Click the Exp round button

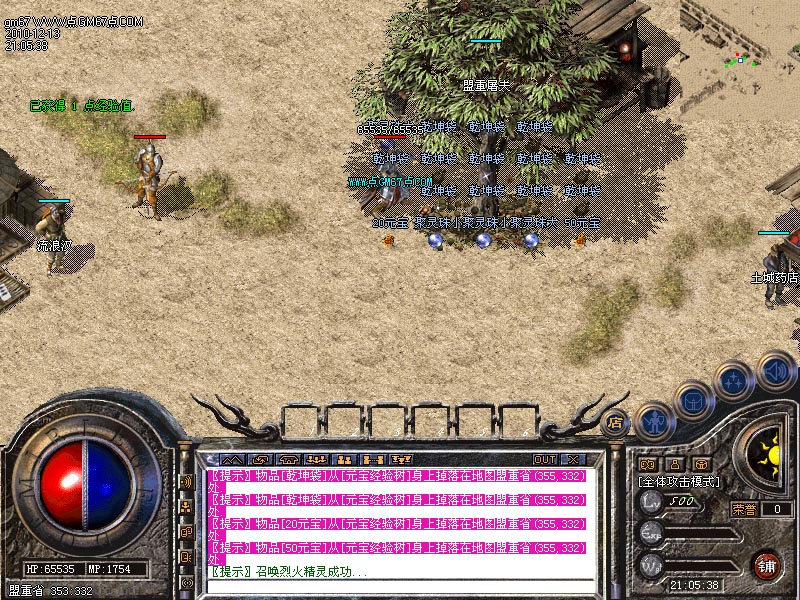pyautogui.click(x=651, y=535)
